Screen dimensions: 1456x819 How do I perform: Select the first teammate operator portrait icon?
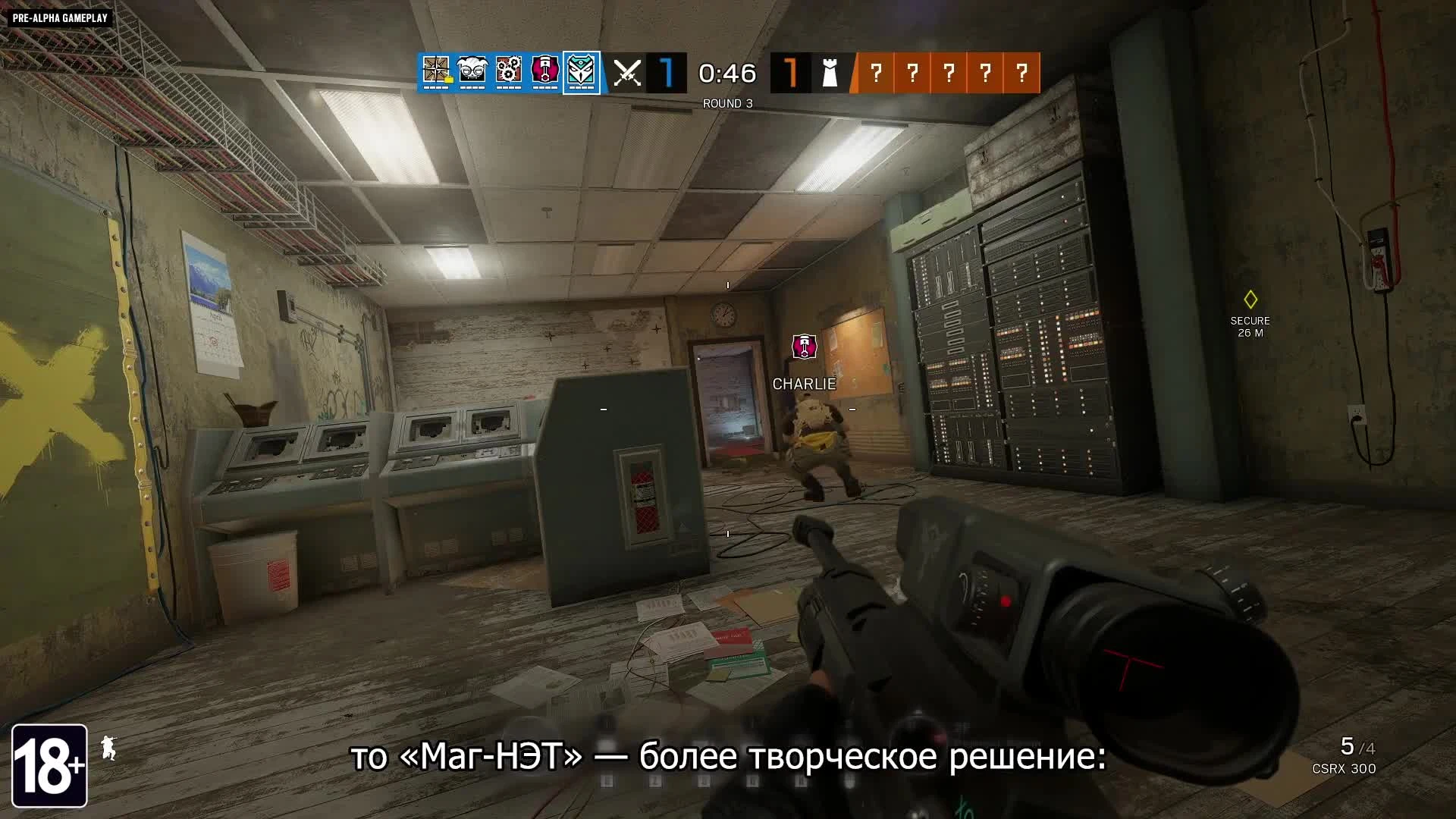coord(437,72)
